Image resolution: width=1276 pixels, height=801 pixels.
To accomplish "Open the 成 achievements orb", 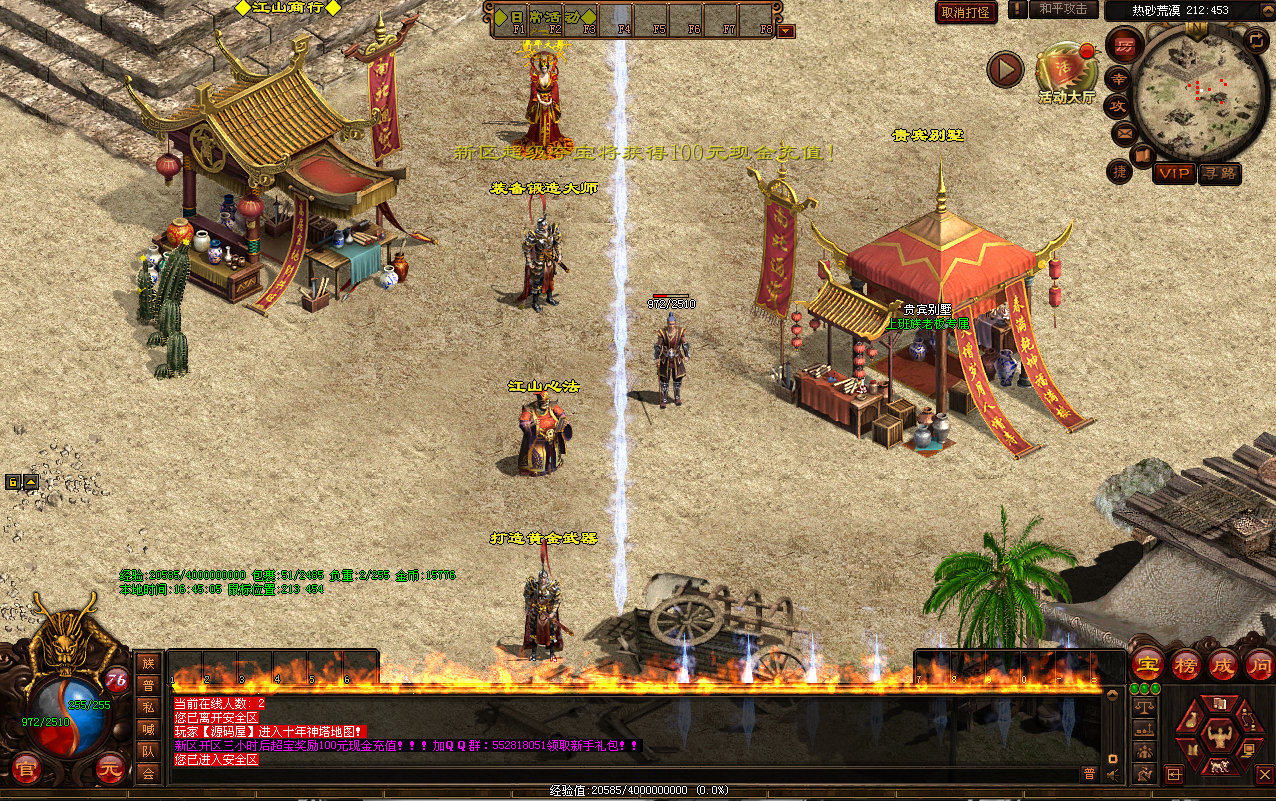I will pos(1222,664).
